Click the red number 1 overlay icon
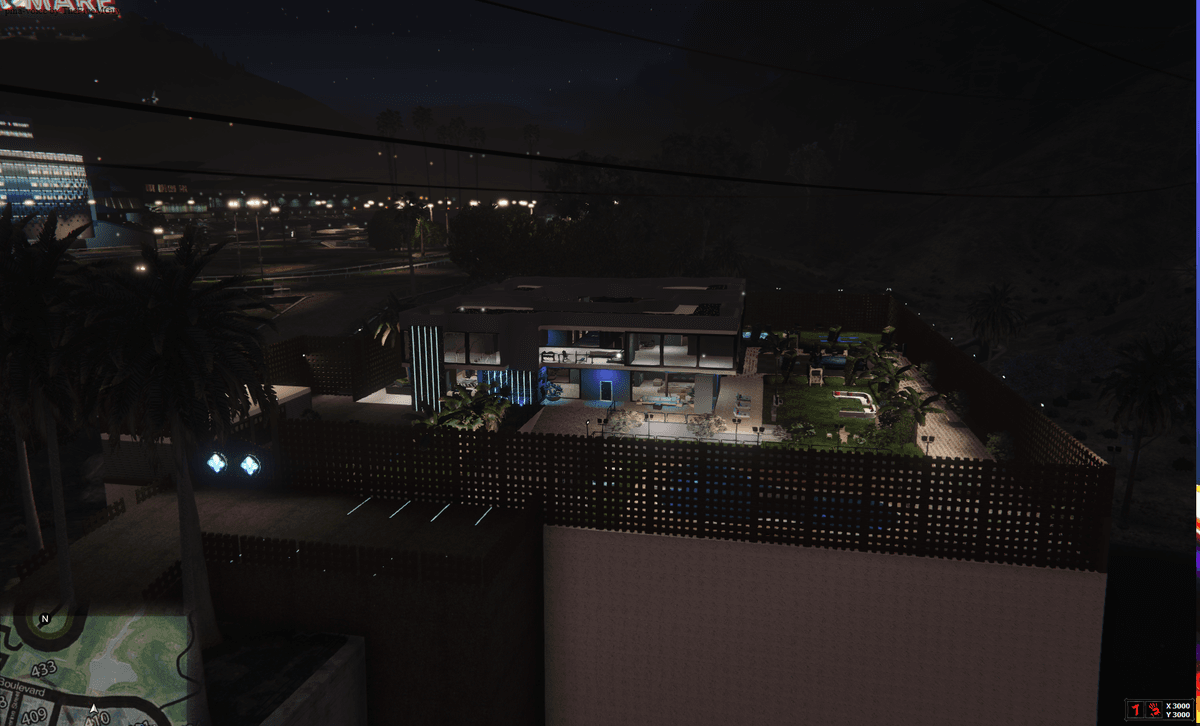The height and width of the screenshot is (726, 1200). tap(1136, 709)
